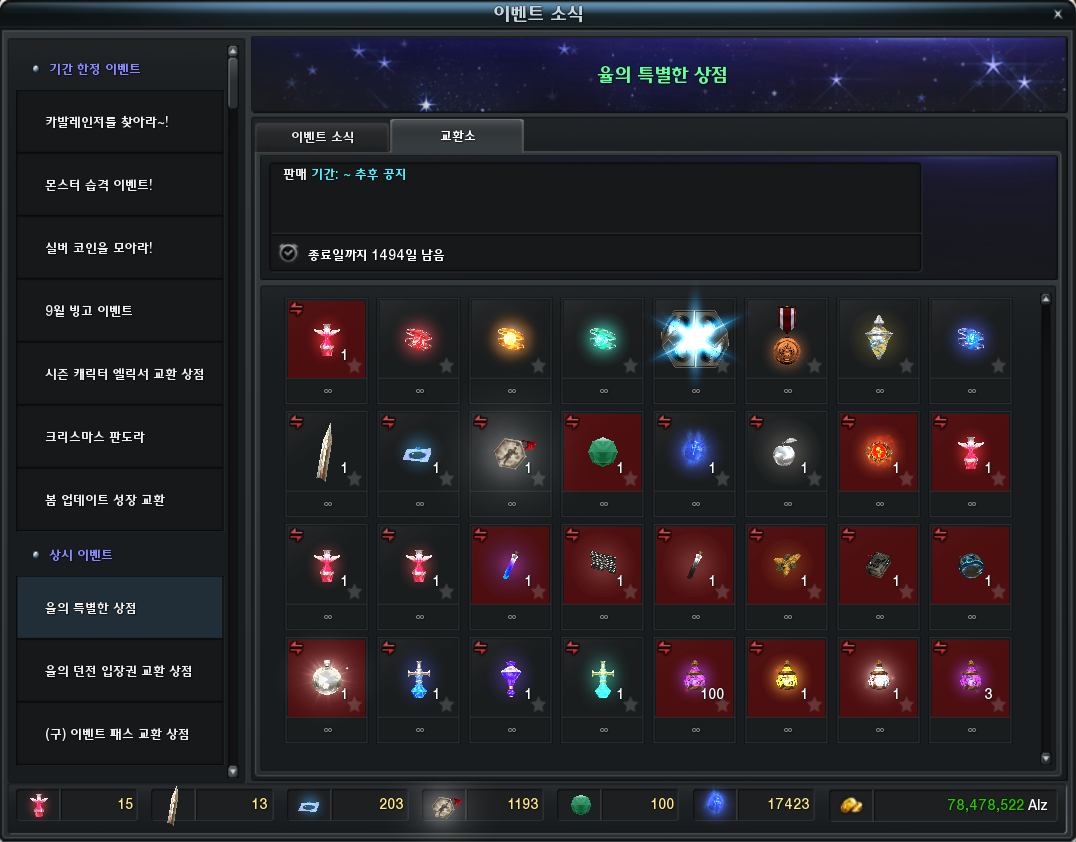Screen dimensions: 1076x842
Task: Open 율의 던전 입장권 교환 상점
Action: pos(119,671)
